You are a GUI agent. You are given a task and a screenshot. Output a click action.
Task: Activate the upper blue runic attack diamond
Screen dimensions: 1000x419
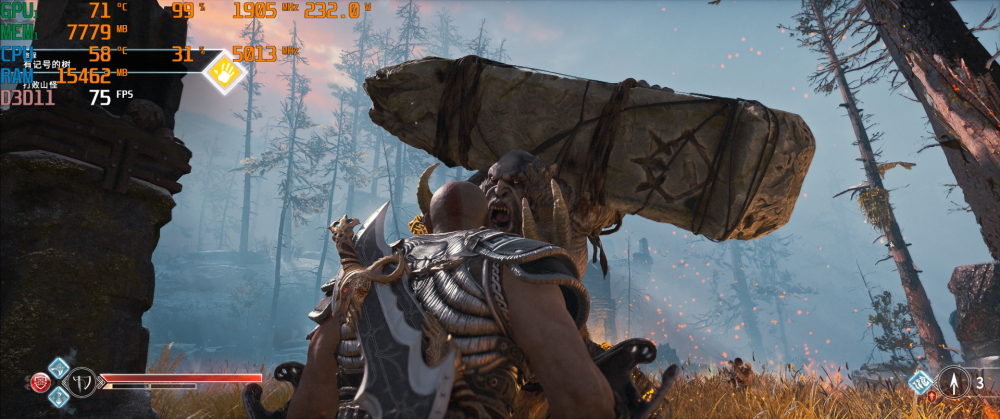(x=58, y=366)
